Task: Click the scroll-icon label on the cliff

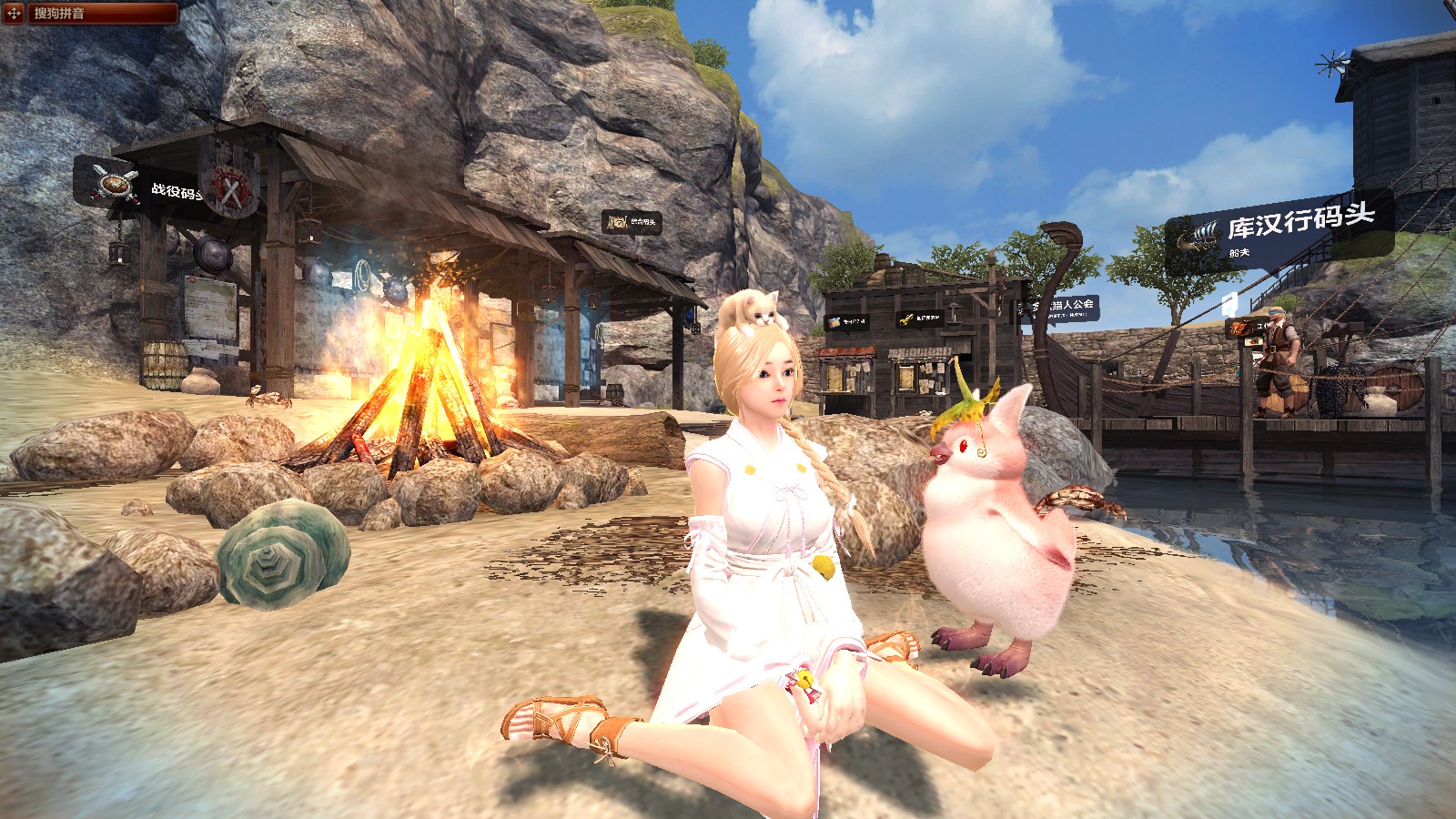Action: click(631, 221)
